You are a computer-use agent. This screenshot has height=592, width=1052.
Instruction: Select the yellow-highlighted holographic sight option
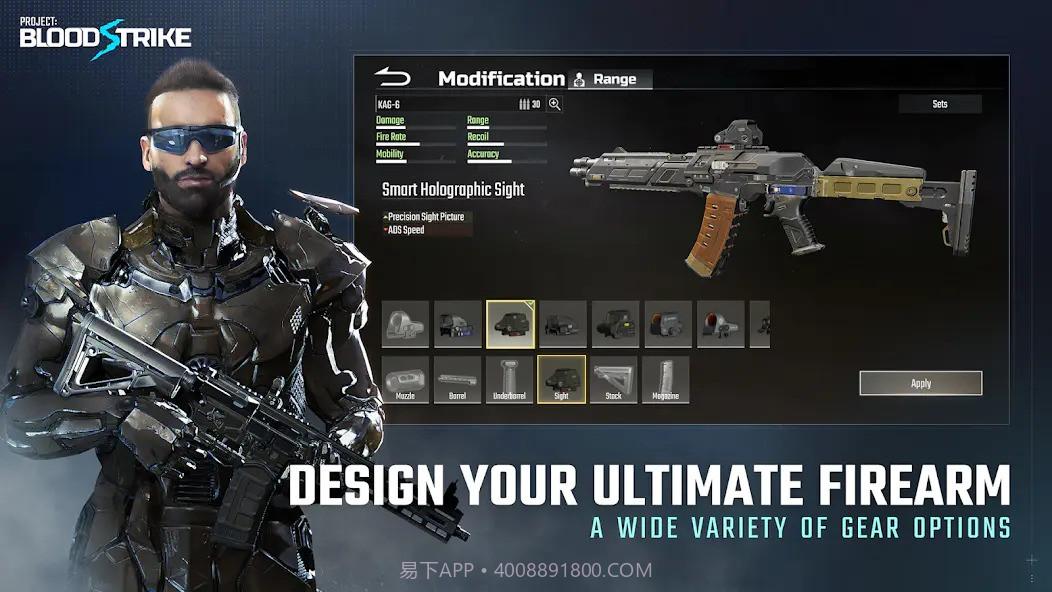pos(510,324)
